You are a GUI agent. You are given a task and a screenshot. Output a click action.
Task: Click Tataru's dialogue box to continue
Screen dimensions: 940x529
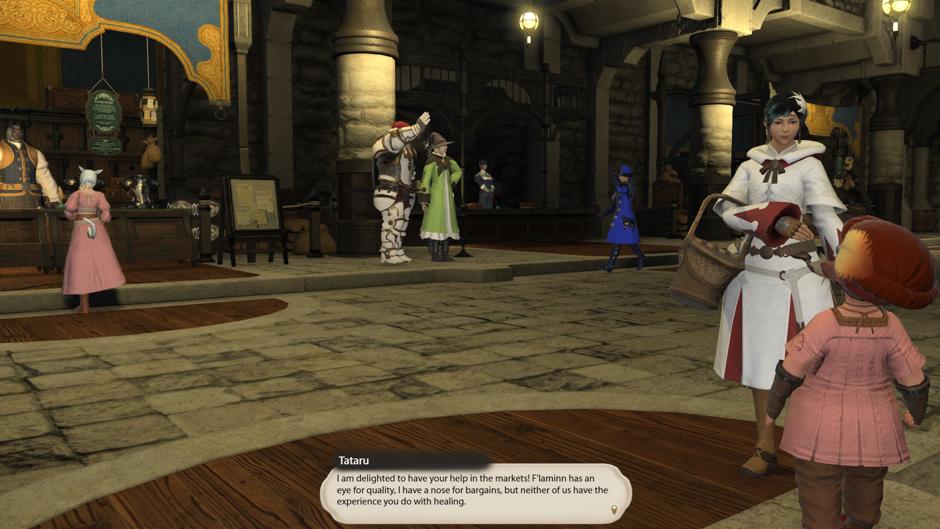[475, 490]
